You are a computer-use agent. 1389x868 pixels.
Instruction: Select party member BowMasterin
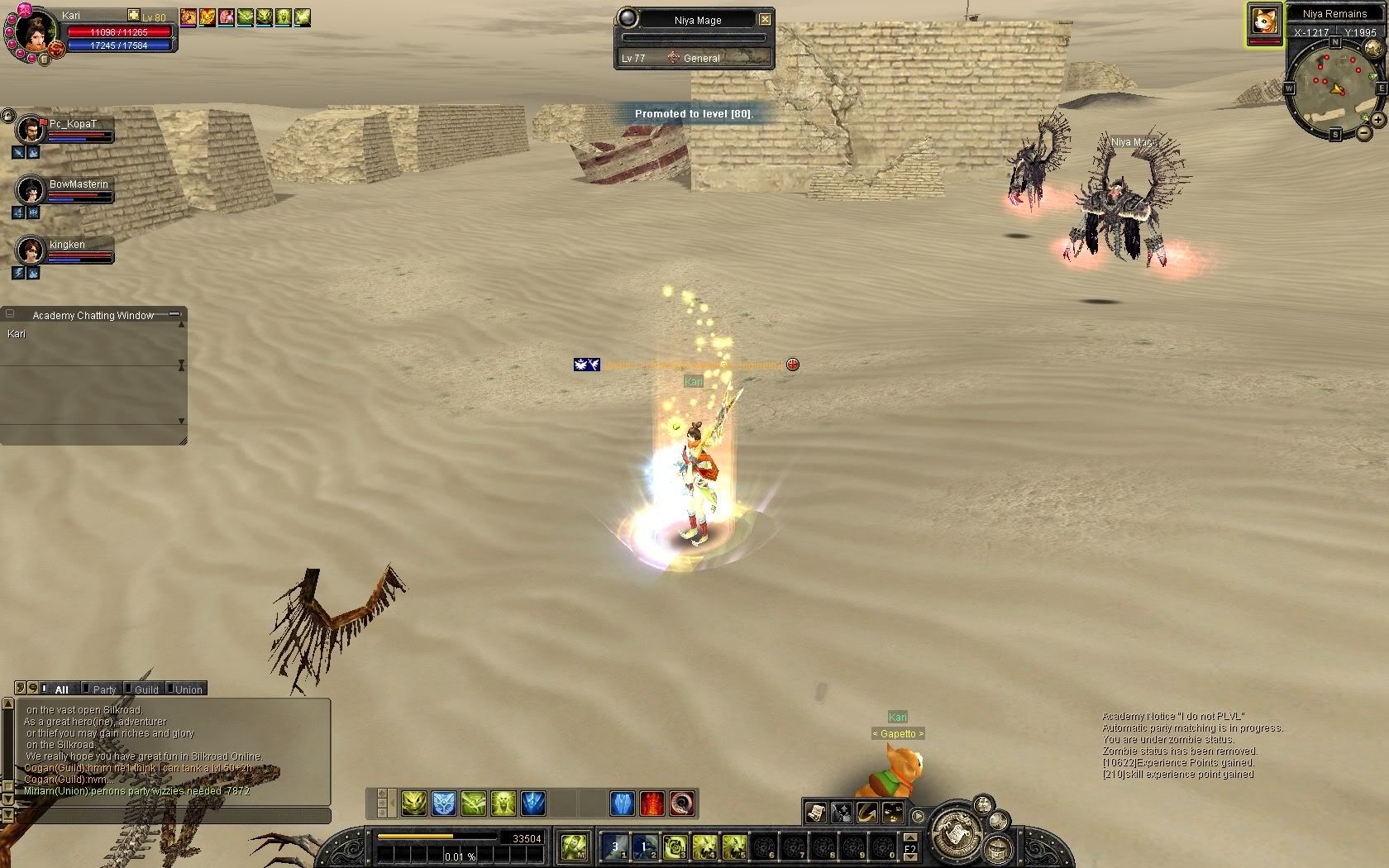31,191
